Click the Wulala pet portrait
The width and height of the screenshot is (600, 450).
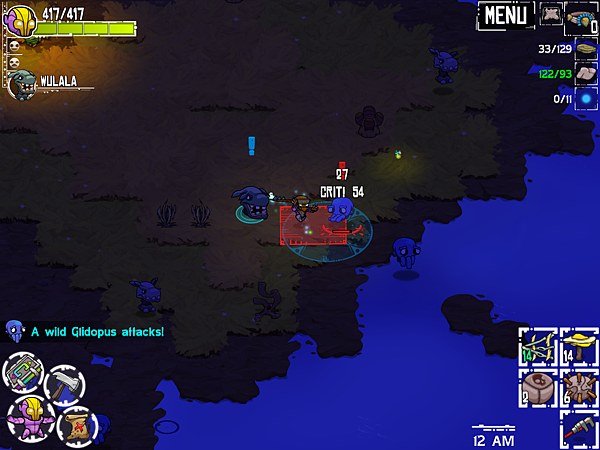click(x=22, y=83)
